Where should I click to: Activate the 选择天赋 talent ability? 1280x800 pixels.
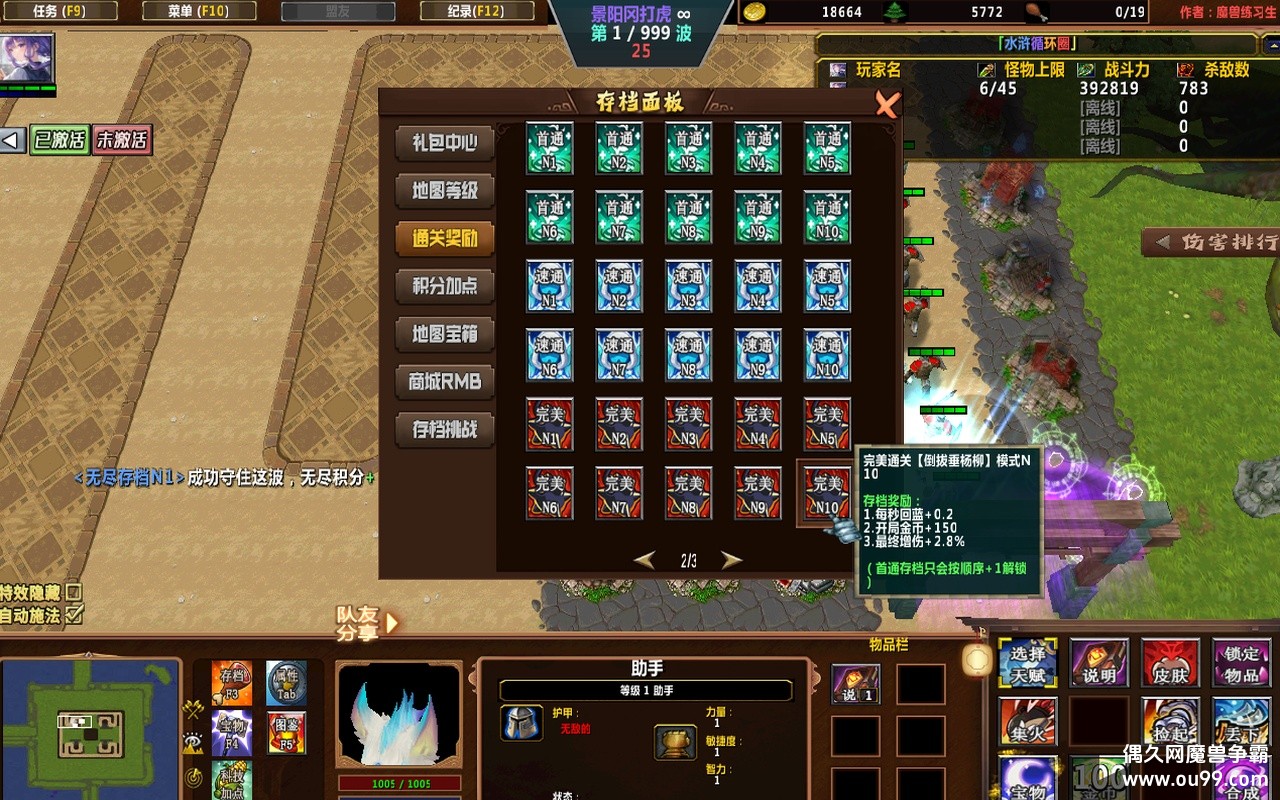pyautogui.click(x=1027, y=663)
